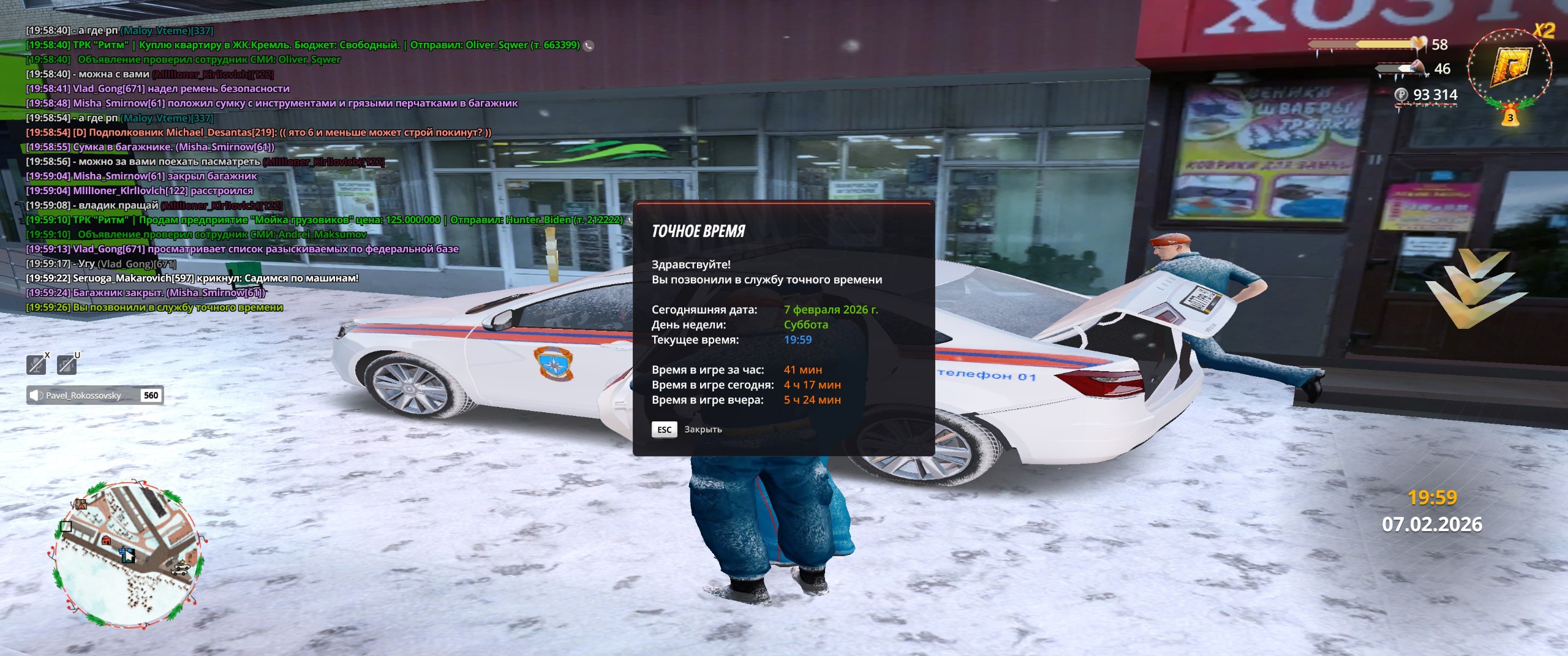The image size is (1568, 656).
Task: Toggle the crossed-out radio voice icon
Action: 67,364
